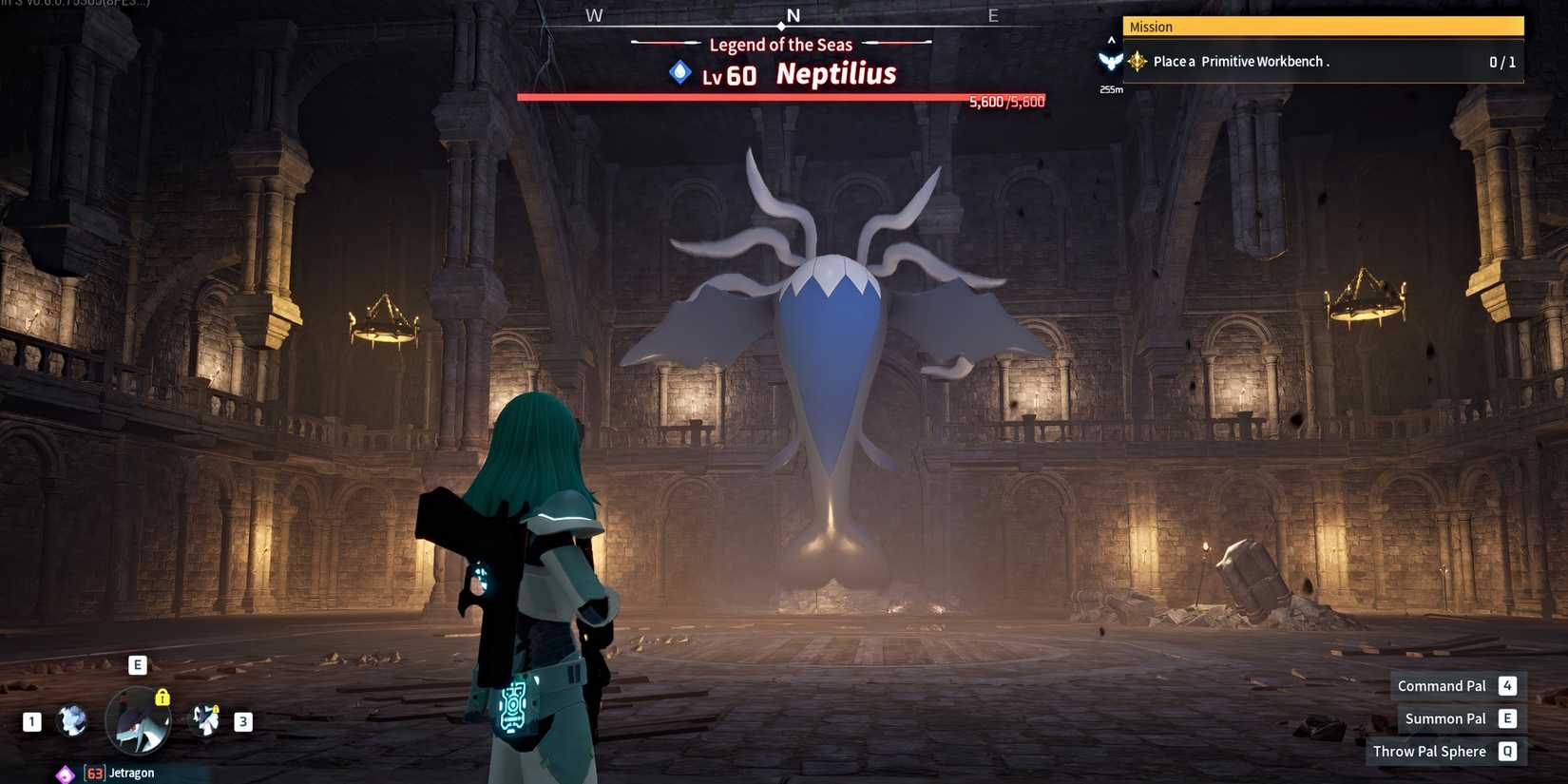Click the N marker on the compass

pyautogui.click(x=794, y=14)
